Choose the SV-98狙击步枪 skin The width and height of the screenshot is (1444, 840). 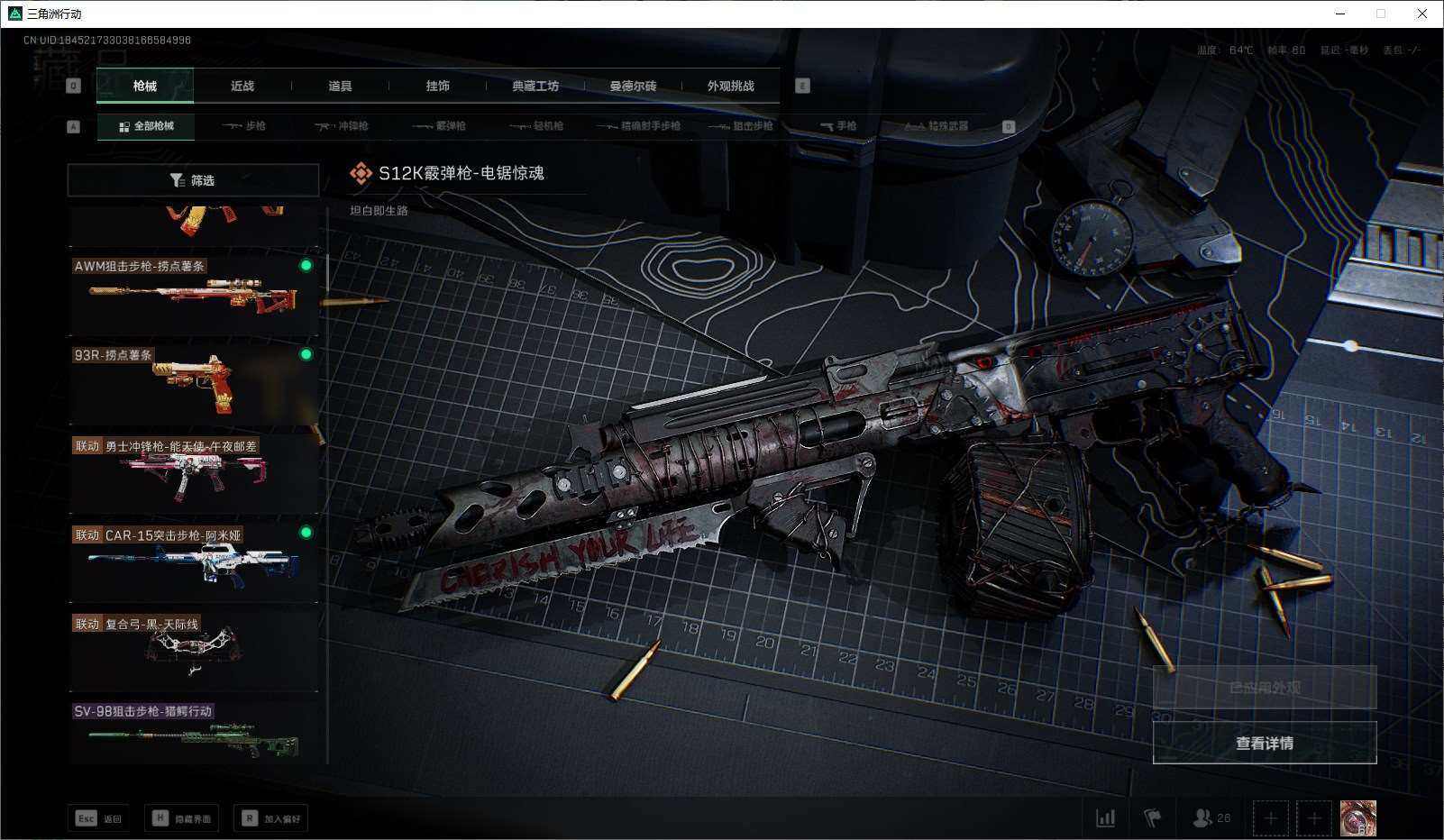[x=193, y=734]
